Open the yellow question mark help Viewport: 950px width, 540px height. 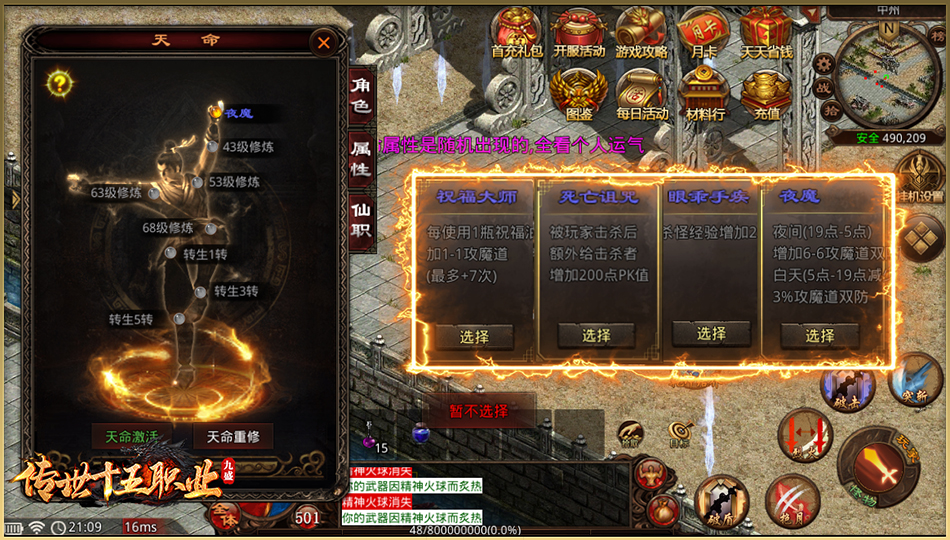click(61, 82)
